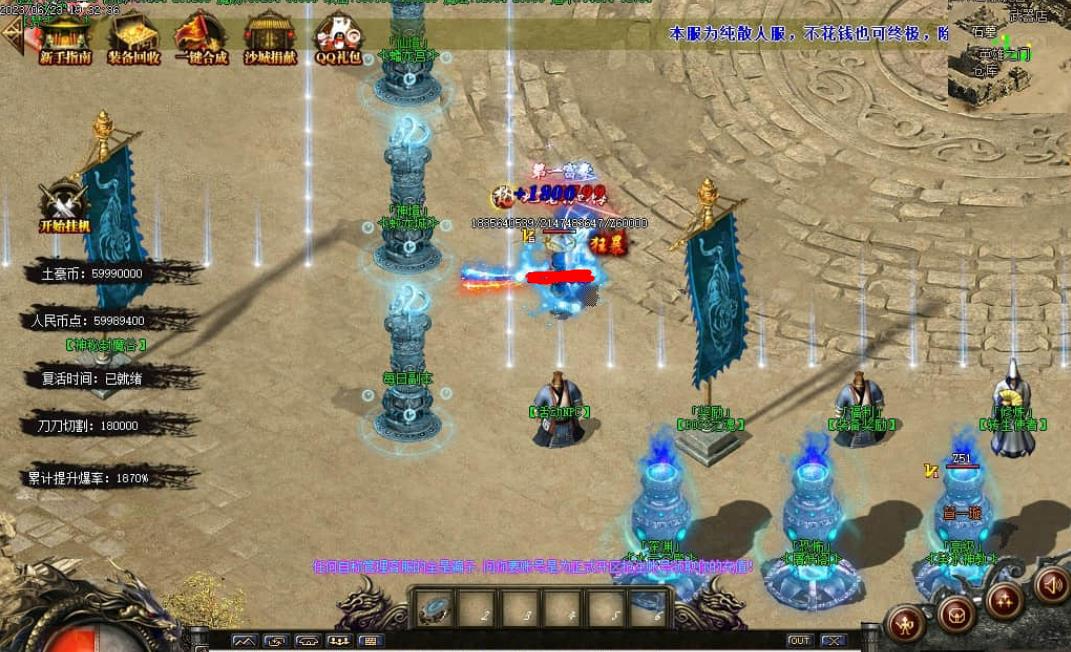
Task: Open the 一键合成 one-click synthesis menu
Action: click(x=201, y=38)
